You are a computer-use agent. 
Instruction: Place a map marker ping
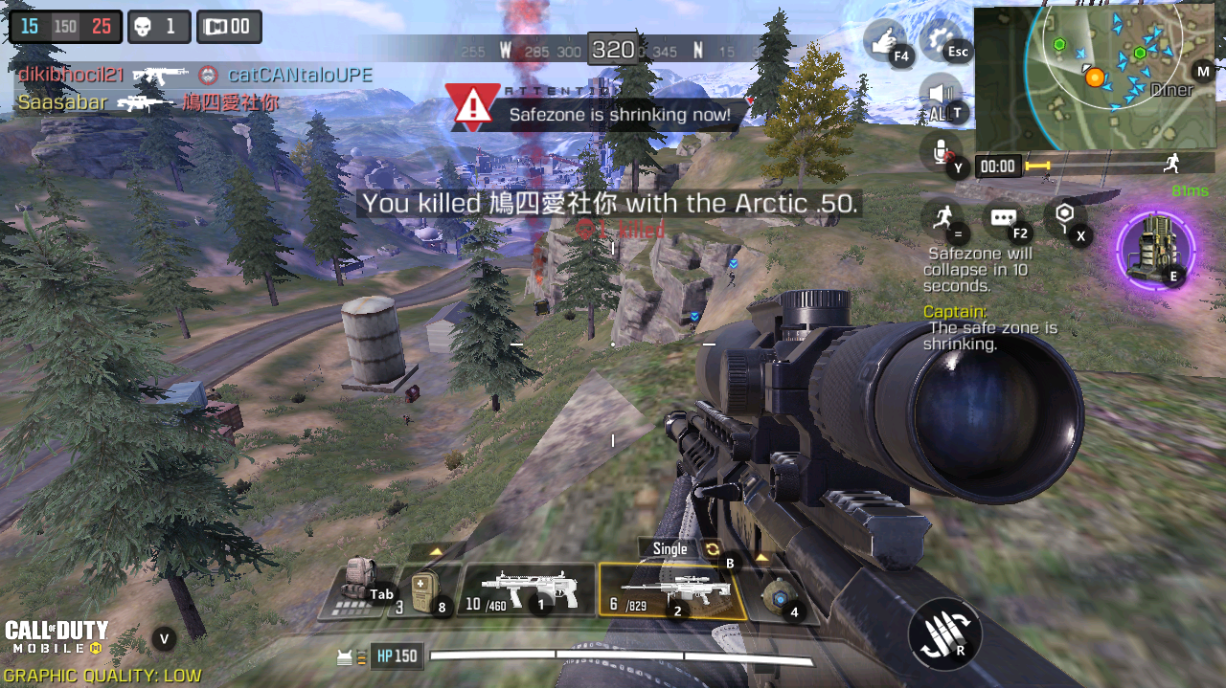click(1063, 219)
